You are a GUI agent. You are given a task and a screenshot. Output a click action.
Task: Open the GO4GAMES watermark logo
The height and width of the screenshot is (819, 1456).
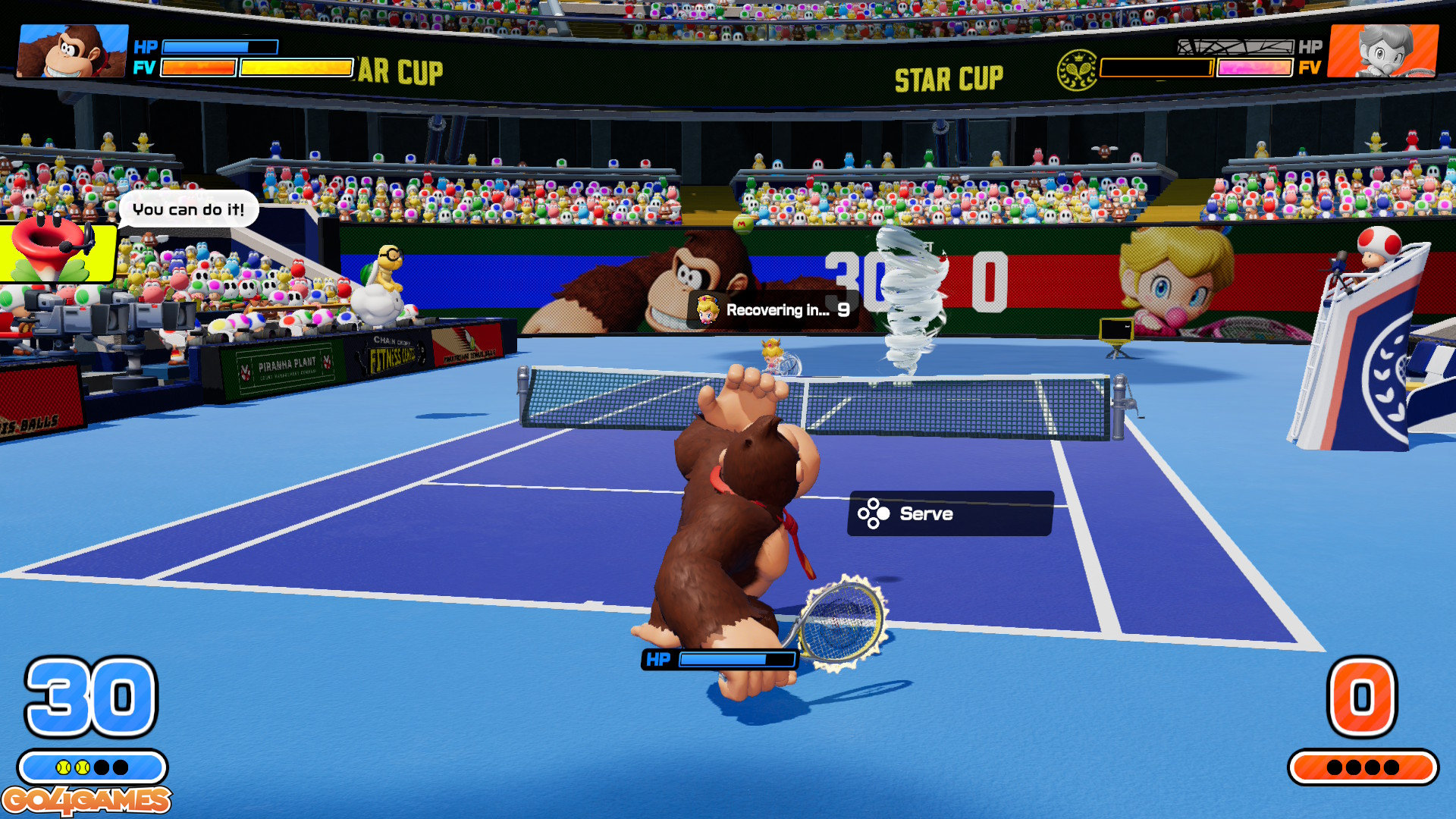point(86,800)
